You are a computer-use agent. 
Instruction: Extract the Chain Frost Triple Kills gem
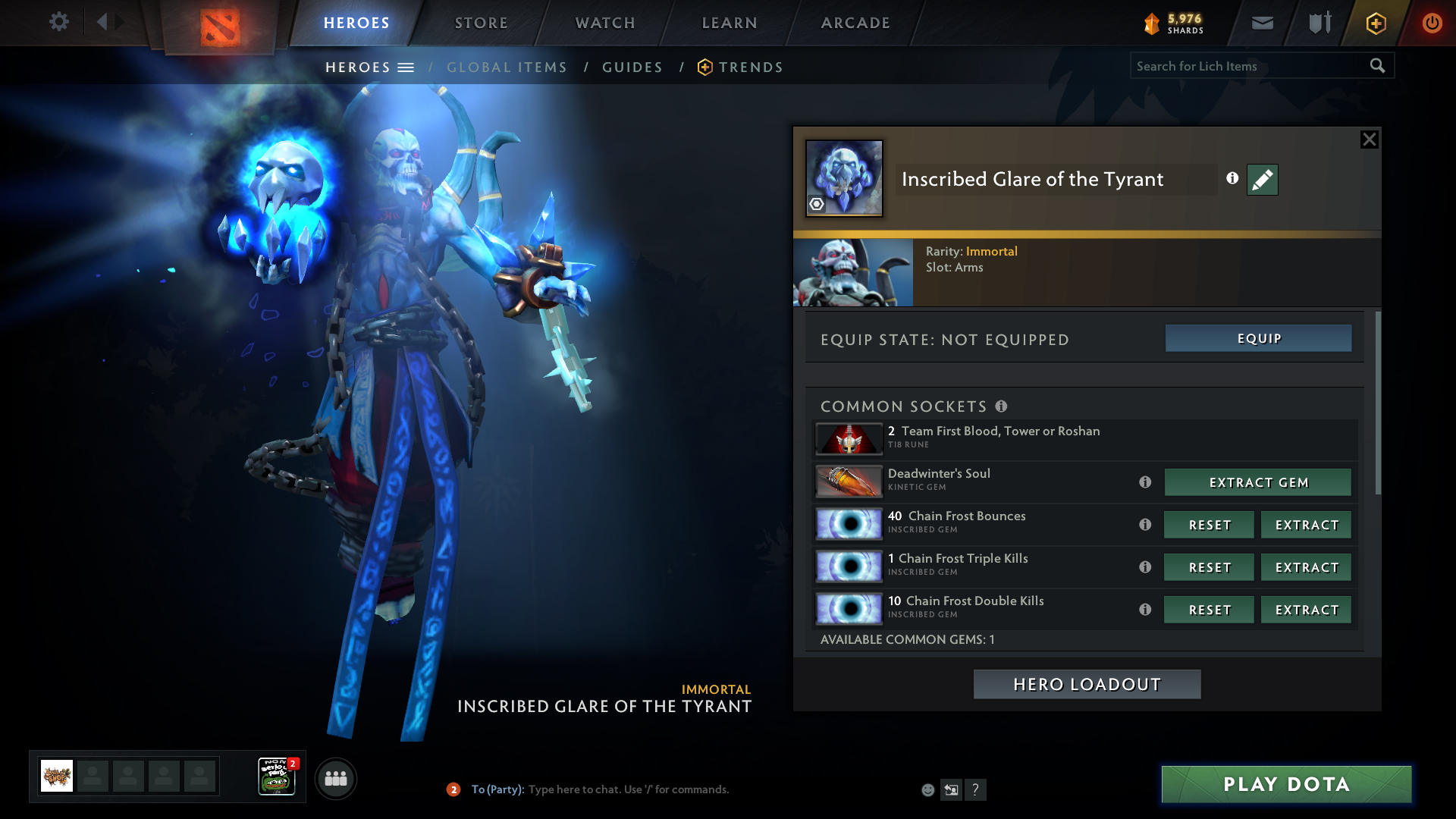tap(1306, 567)
